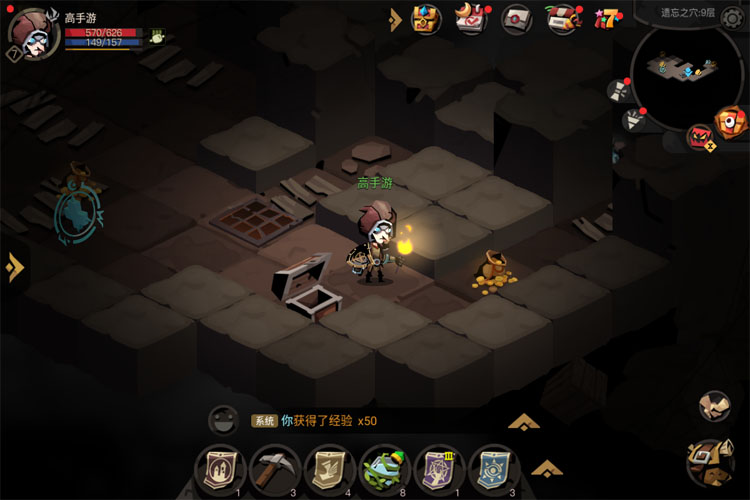Open the lucky 777 event icon
This screenshot has height=500, width=750.
coord(606,18)
